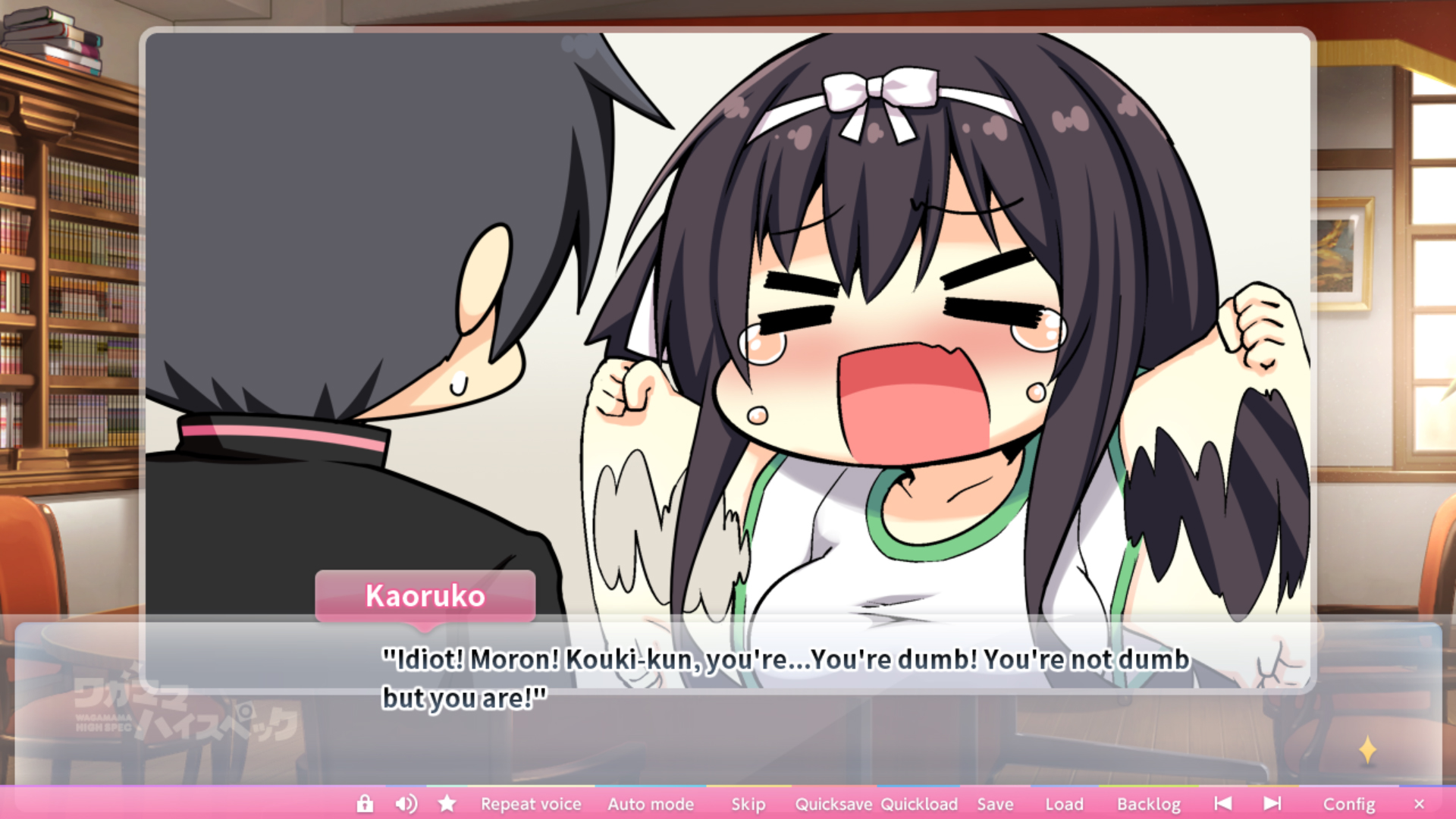Use Quickload to restore progress
The width and height of the screenshot is (1456, 819).
(919, 804)
